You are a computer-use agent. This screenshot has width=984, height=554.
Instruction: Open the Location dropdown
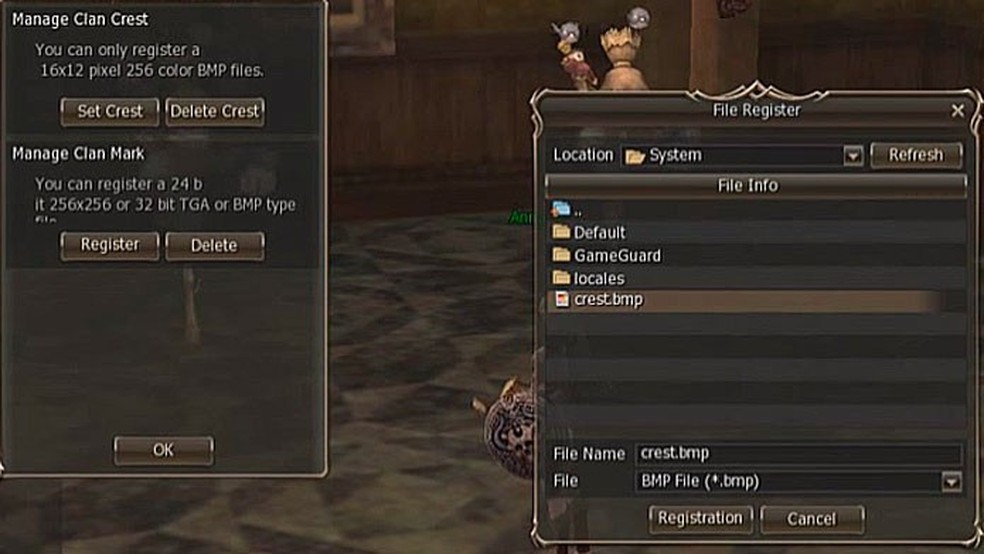click(x=853, y=156)
